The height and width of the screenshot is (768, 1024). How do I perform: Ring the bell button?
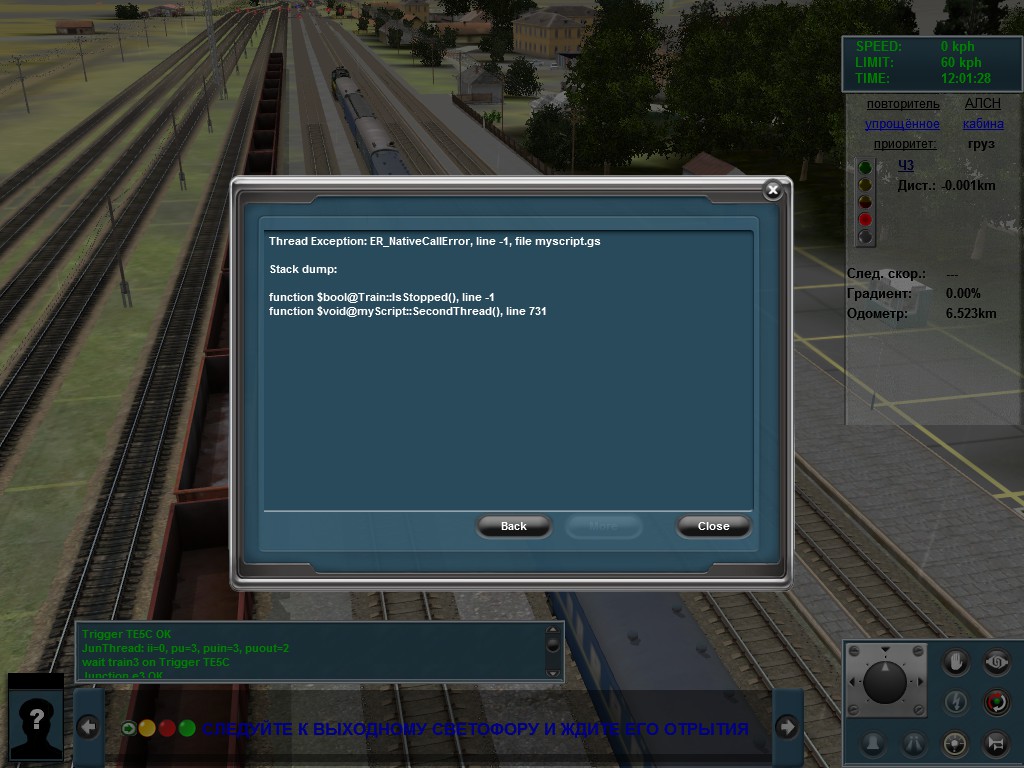pos(874,743)
